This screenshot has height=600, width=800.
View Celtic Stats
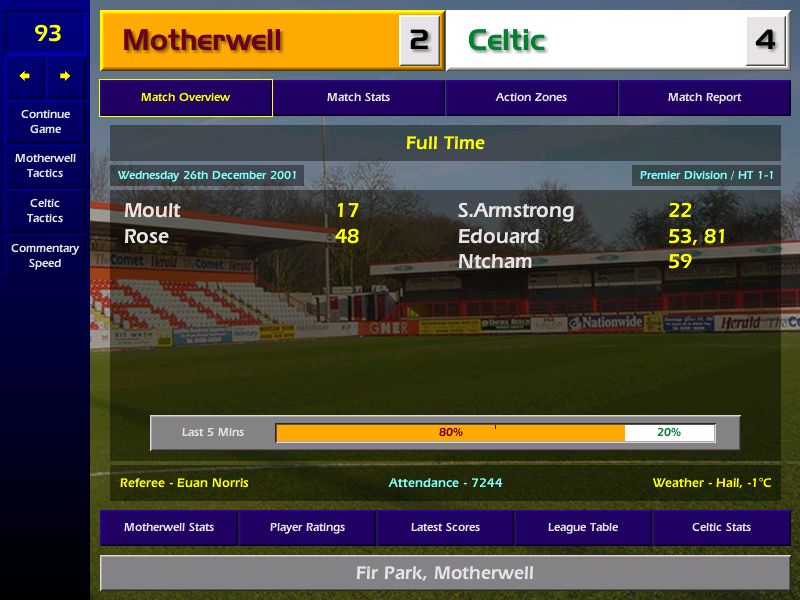tap(721, 528)
